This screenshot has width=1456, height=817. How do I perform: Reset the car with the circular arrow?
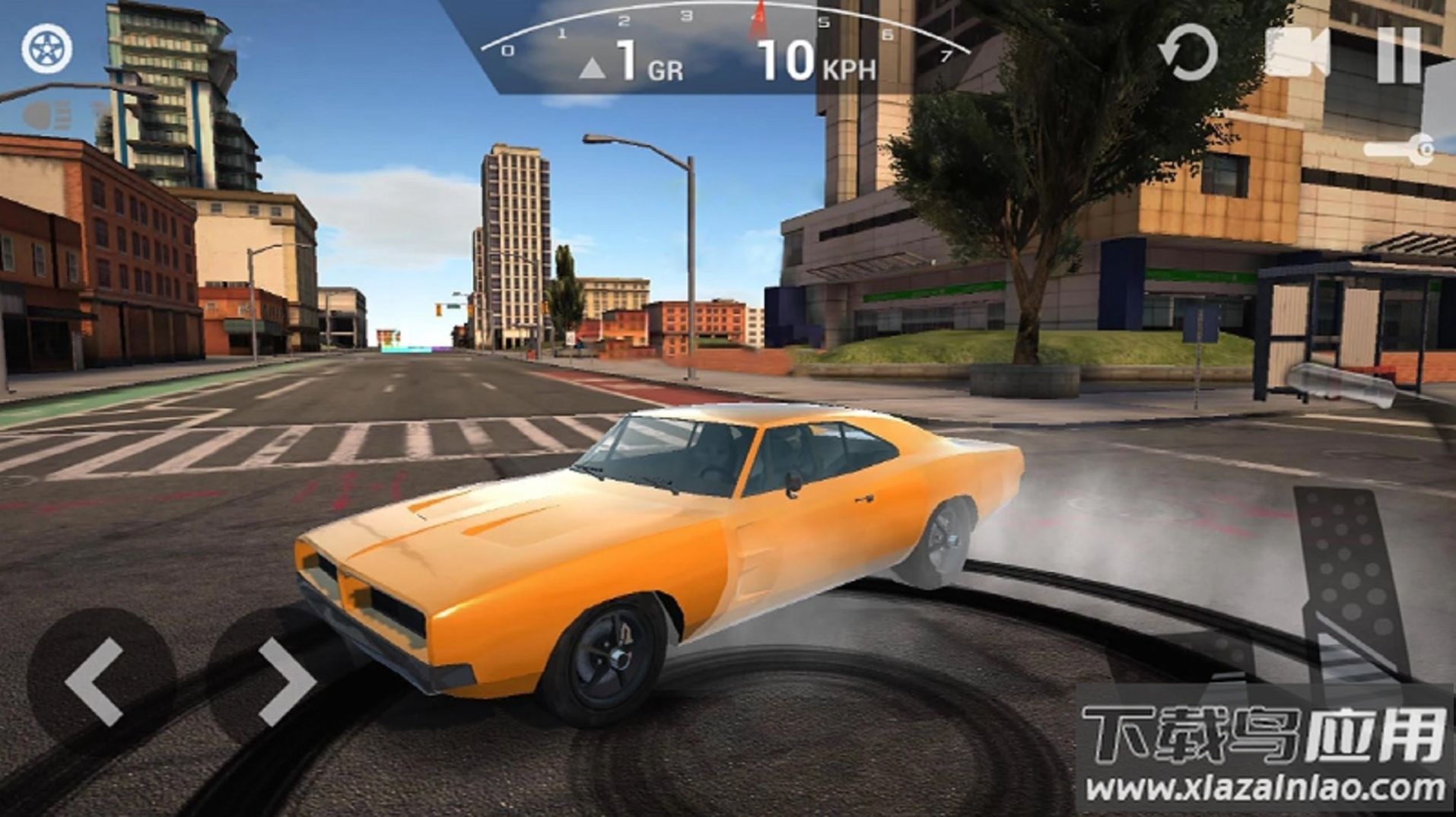pos(1188,52)
